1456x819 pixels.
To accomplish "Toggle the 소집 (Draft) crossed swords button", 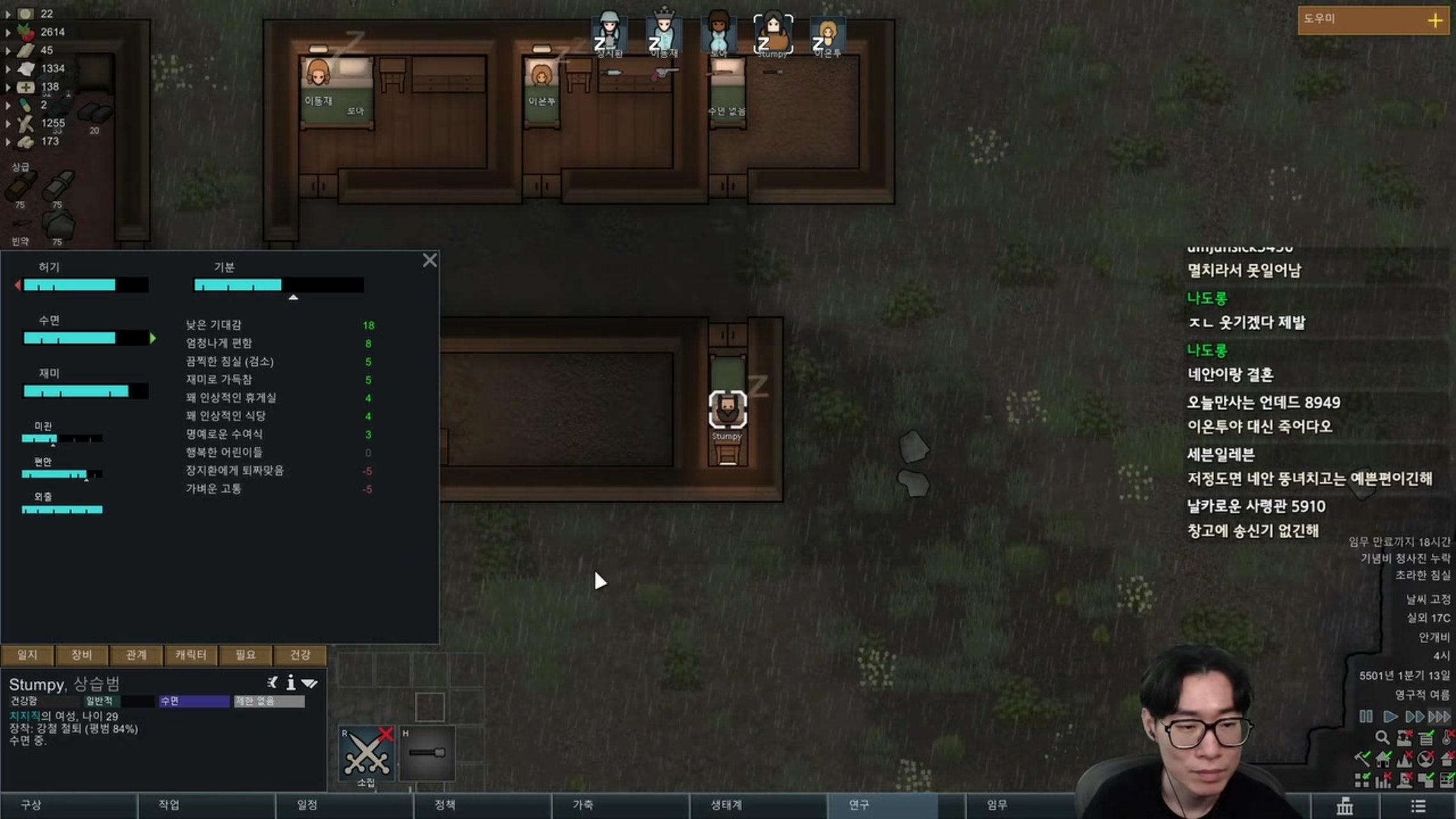I will (x=367, y=754).
